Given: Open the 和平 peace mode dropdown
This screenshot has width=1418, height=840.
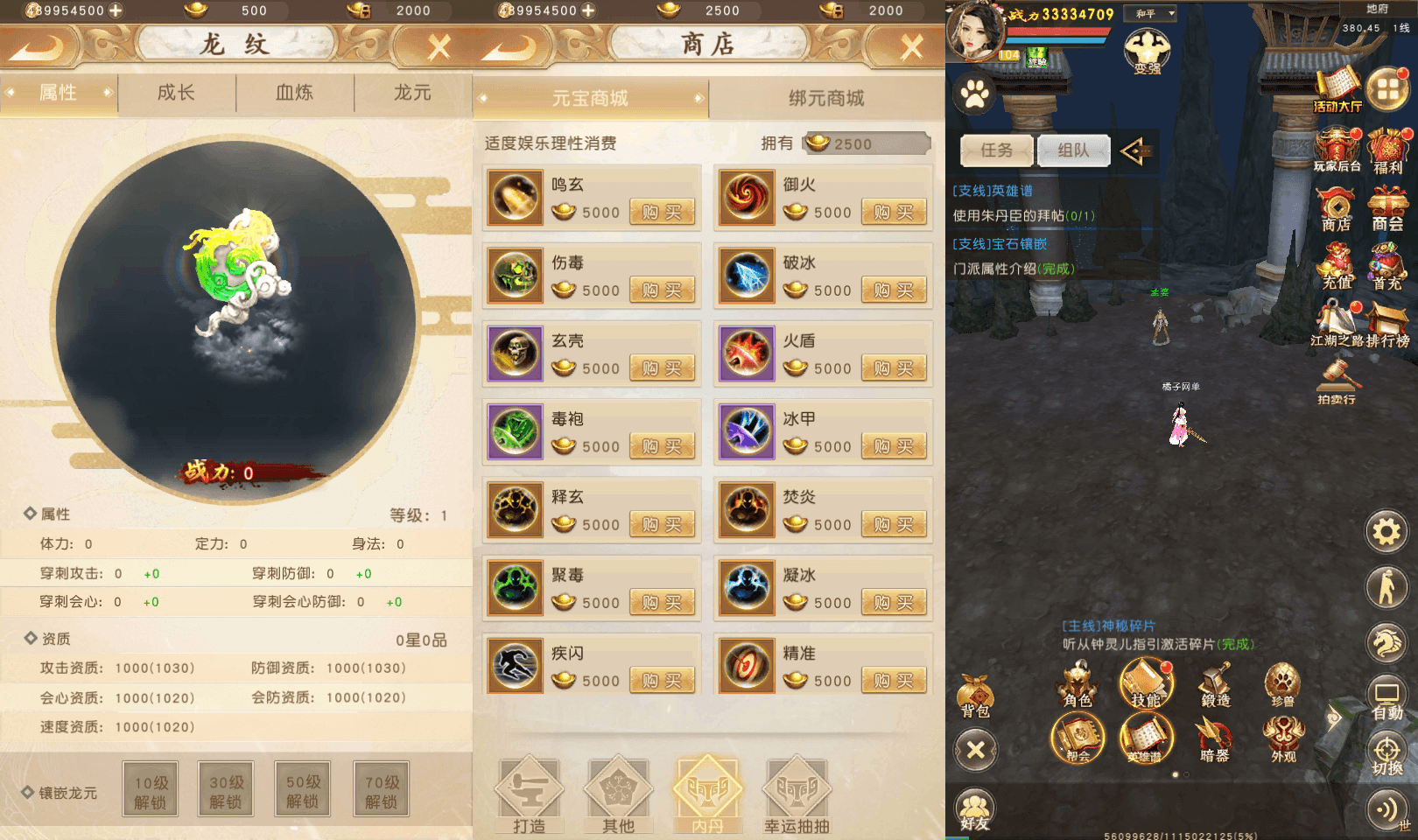Looking at the screenshot, I should (x=1151, y=13).
